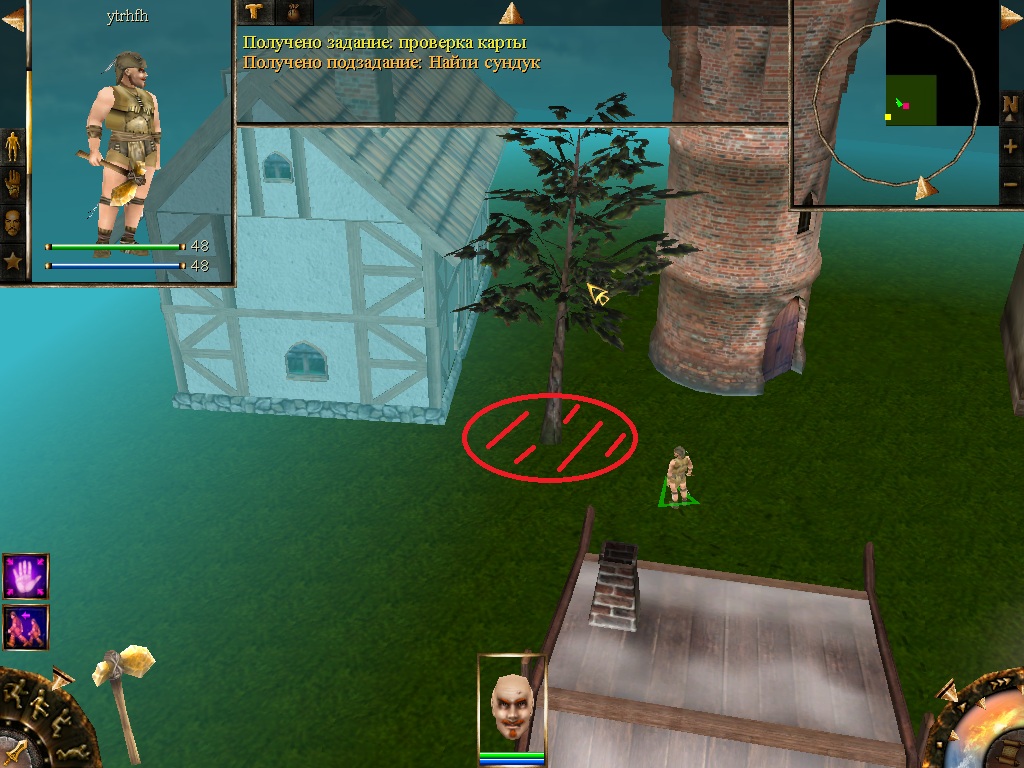The width and height of the screenshot is (1024, 768).
Task: Open the pouch icon beside the hammer
Action: tap(294, 12)
